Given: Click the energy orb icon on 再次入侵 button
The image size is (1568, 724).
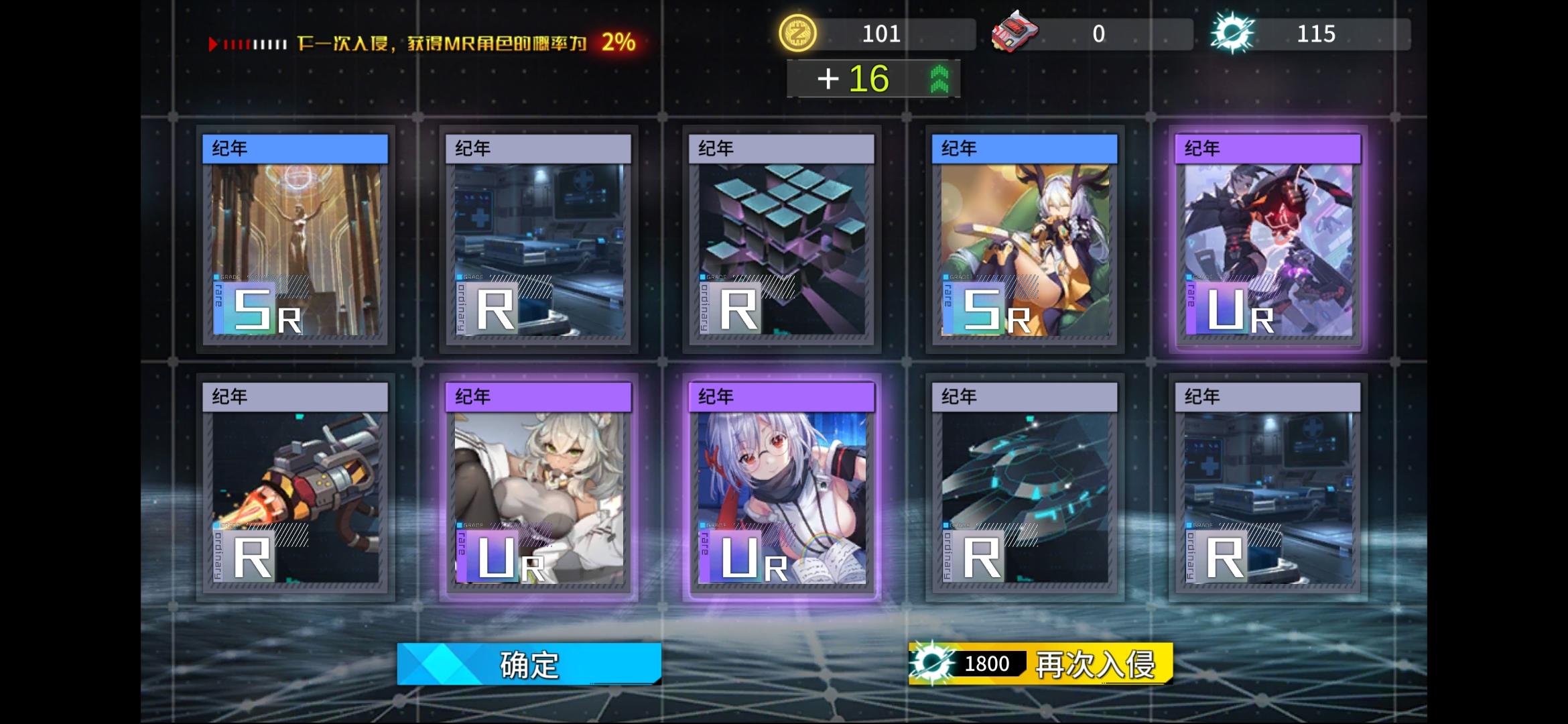Looking at the screenshot, I should click(931, 663).
